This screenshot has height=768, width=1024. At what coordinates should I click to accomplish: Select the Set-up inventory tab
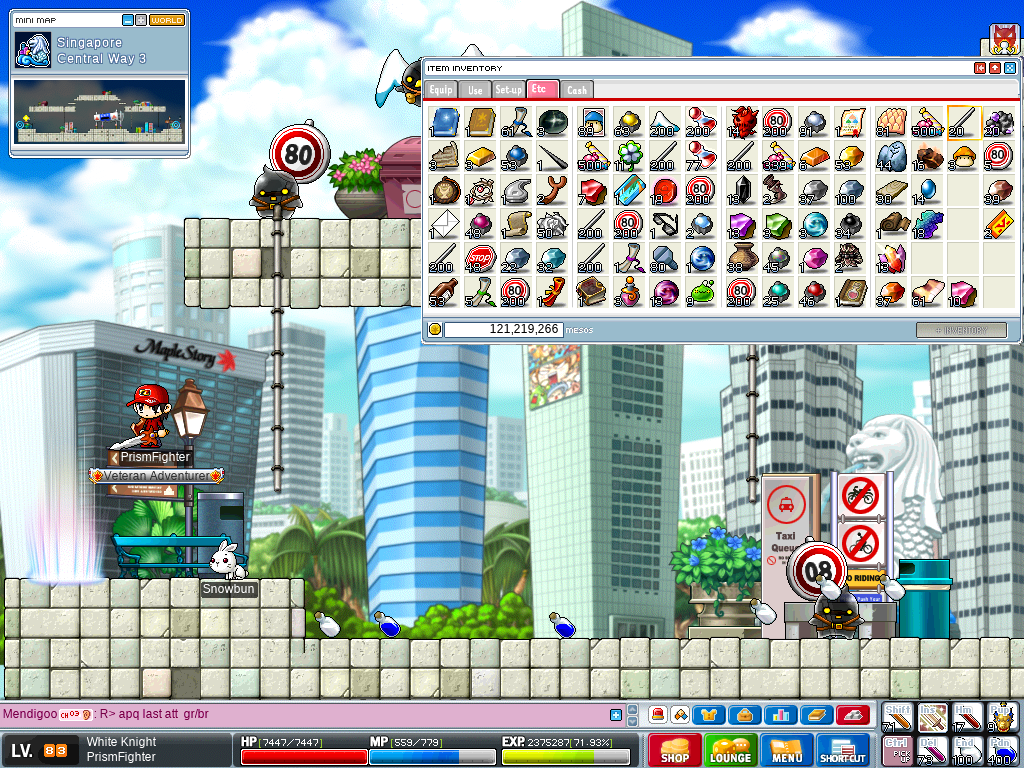click(x=509, y=89)
